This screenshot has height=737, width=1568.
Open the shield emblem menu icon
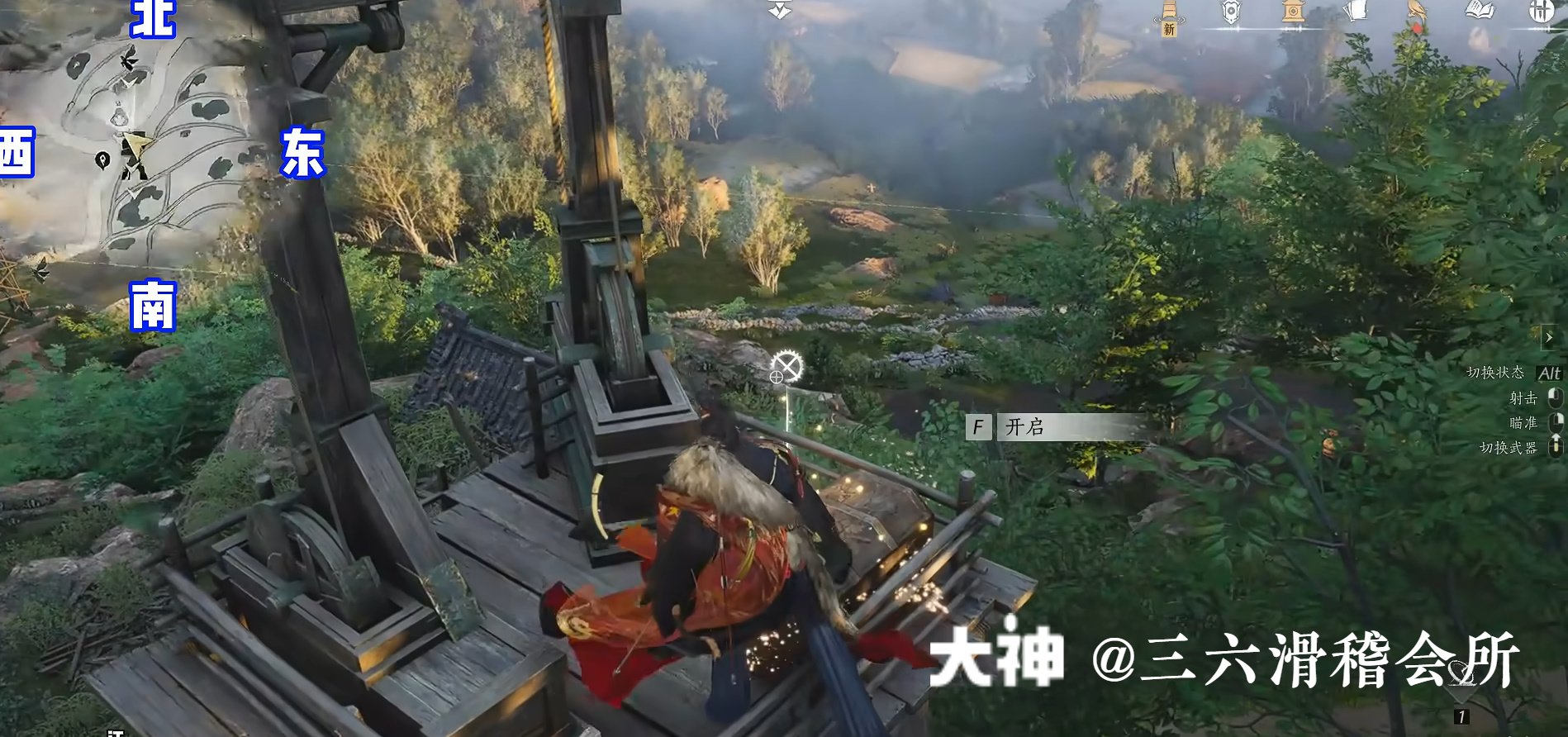(1230, 11)
